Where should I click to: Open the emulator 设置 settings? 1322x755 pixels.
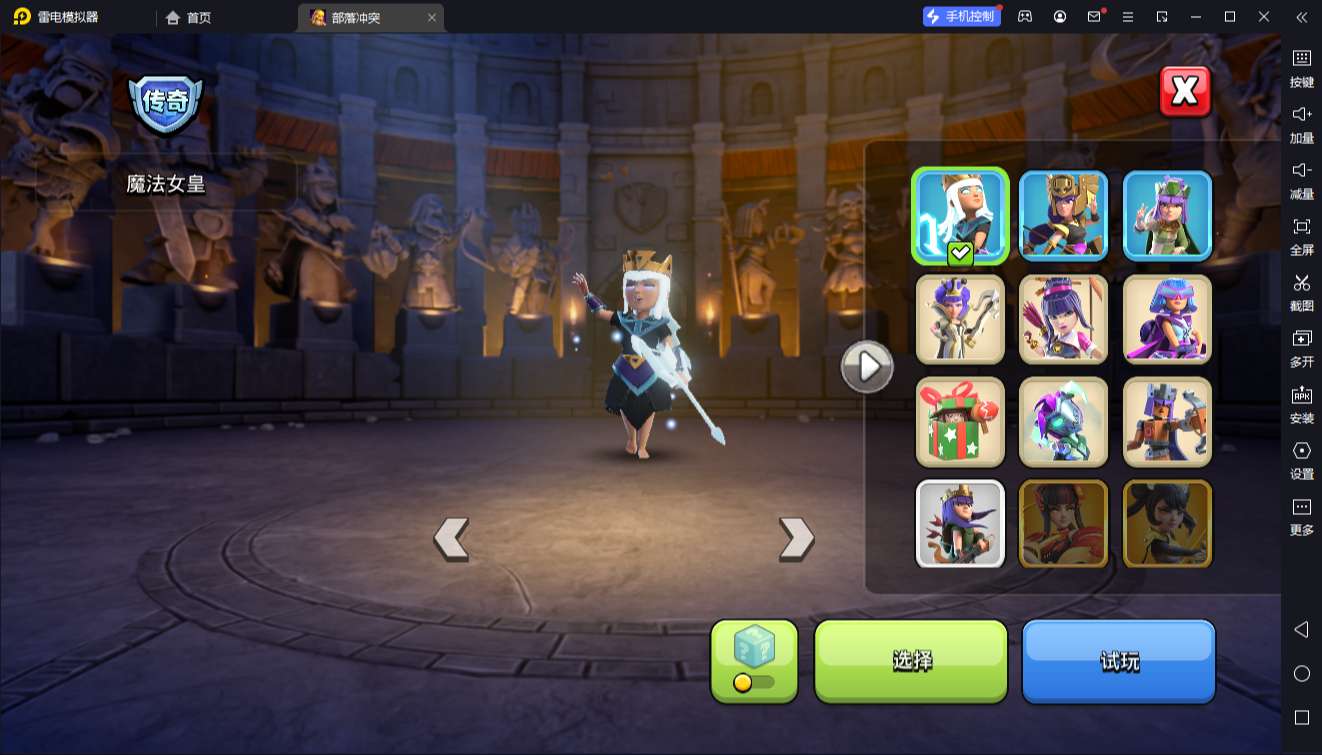pyautogui.click(x=1301, y=460)
